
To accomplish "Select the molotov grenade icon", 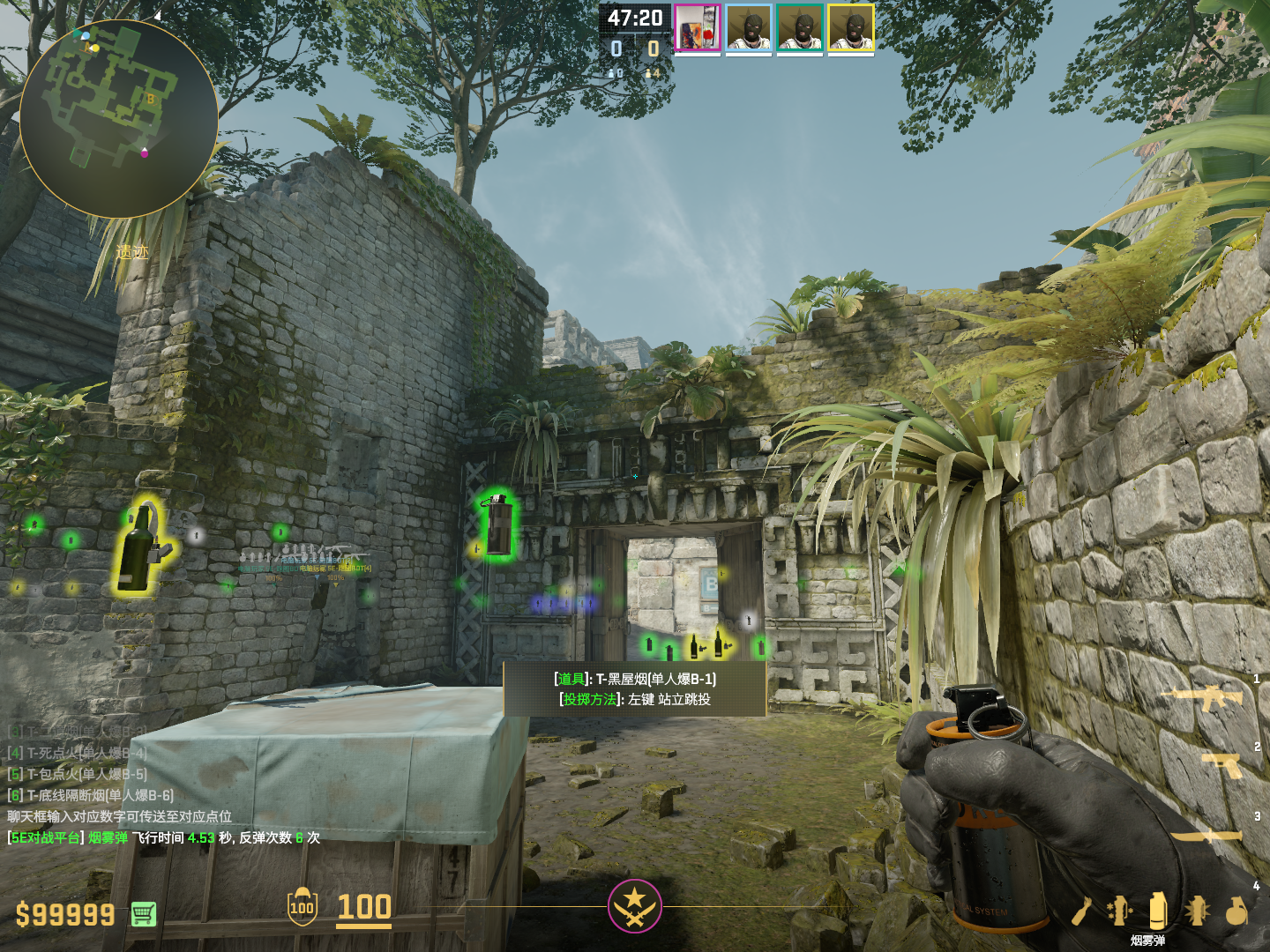I will [1083, 911].
